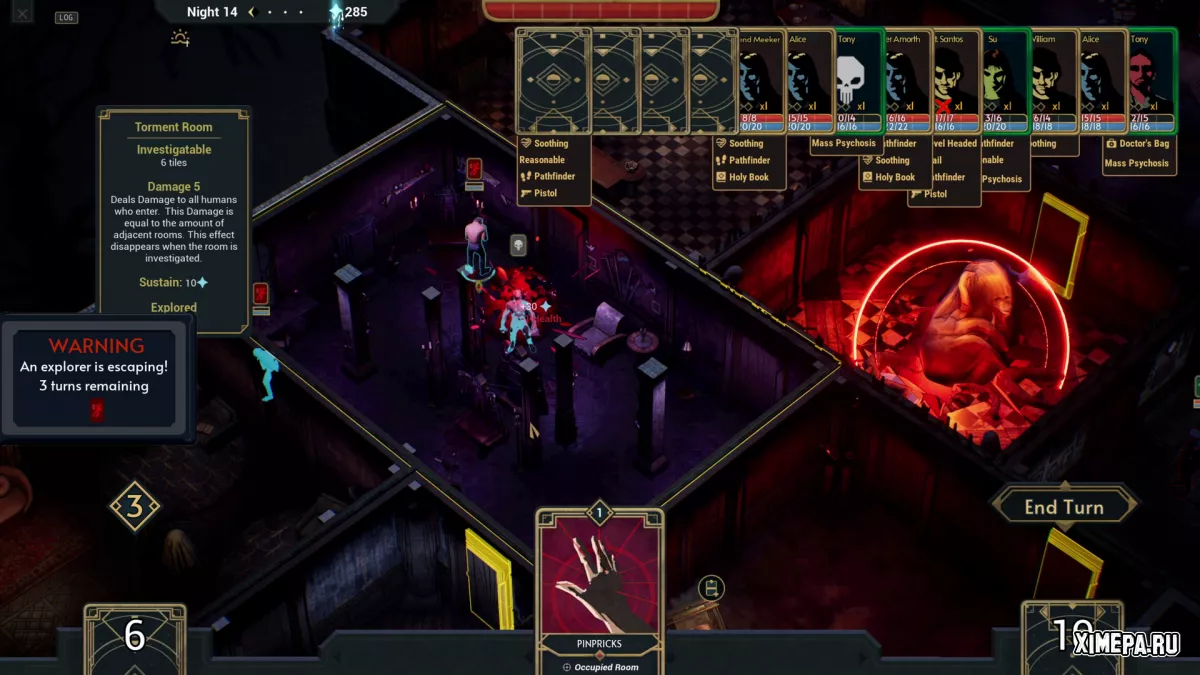Open the draw pile showing 6 cards
This screenshot has width=1200, height=675.
coord(134,637)
